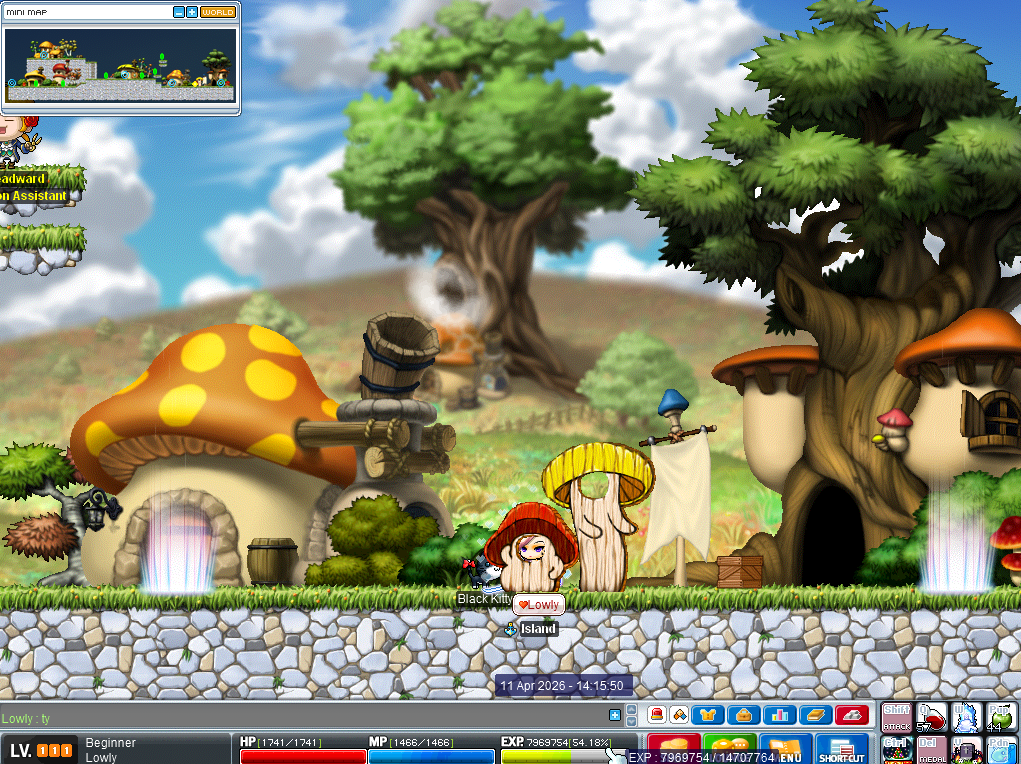Viewport: 1021px width, 764px height.
Task: Open the green chat bubbles button
Action: [x=730, y=749]
